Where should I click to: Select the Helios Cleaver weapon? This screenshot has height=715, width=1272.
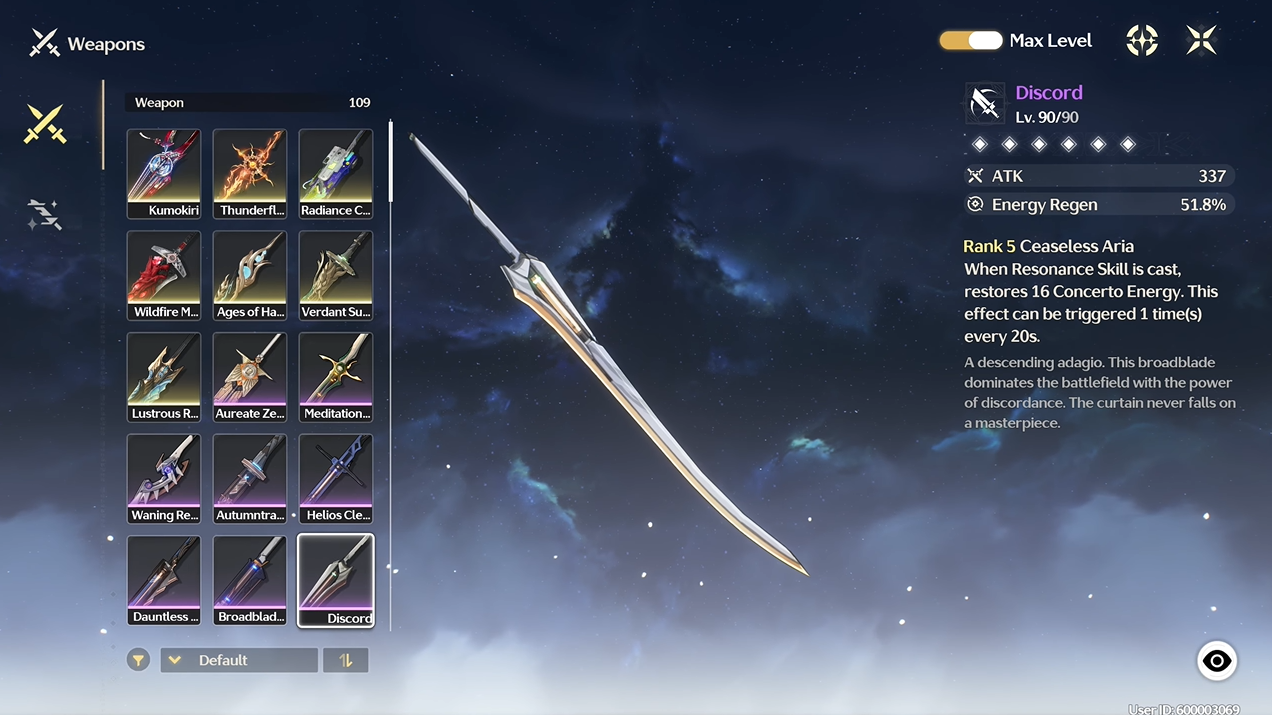click(336, 478)
